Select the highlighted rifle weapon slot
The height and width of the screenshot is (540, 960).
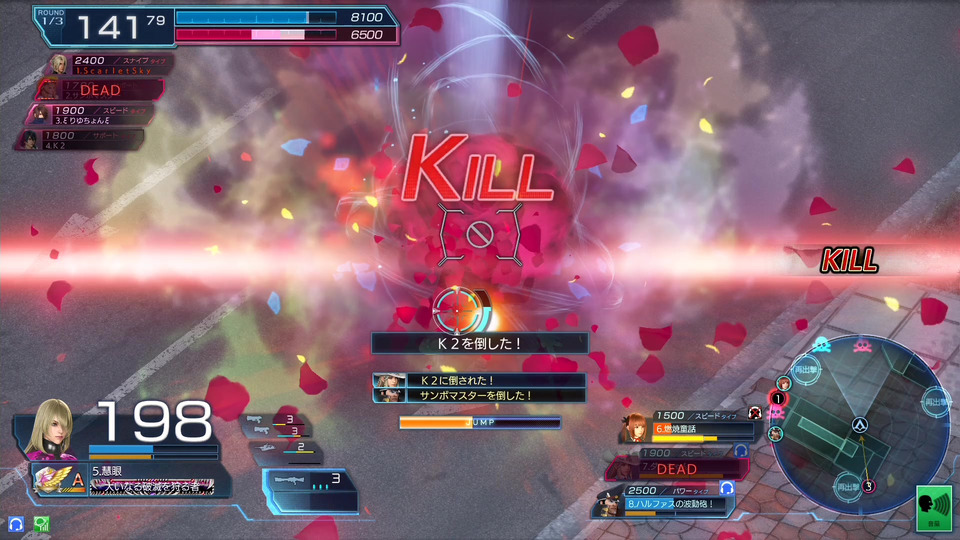pos(310,488)
